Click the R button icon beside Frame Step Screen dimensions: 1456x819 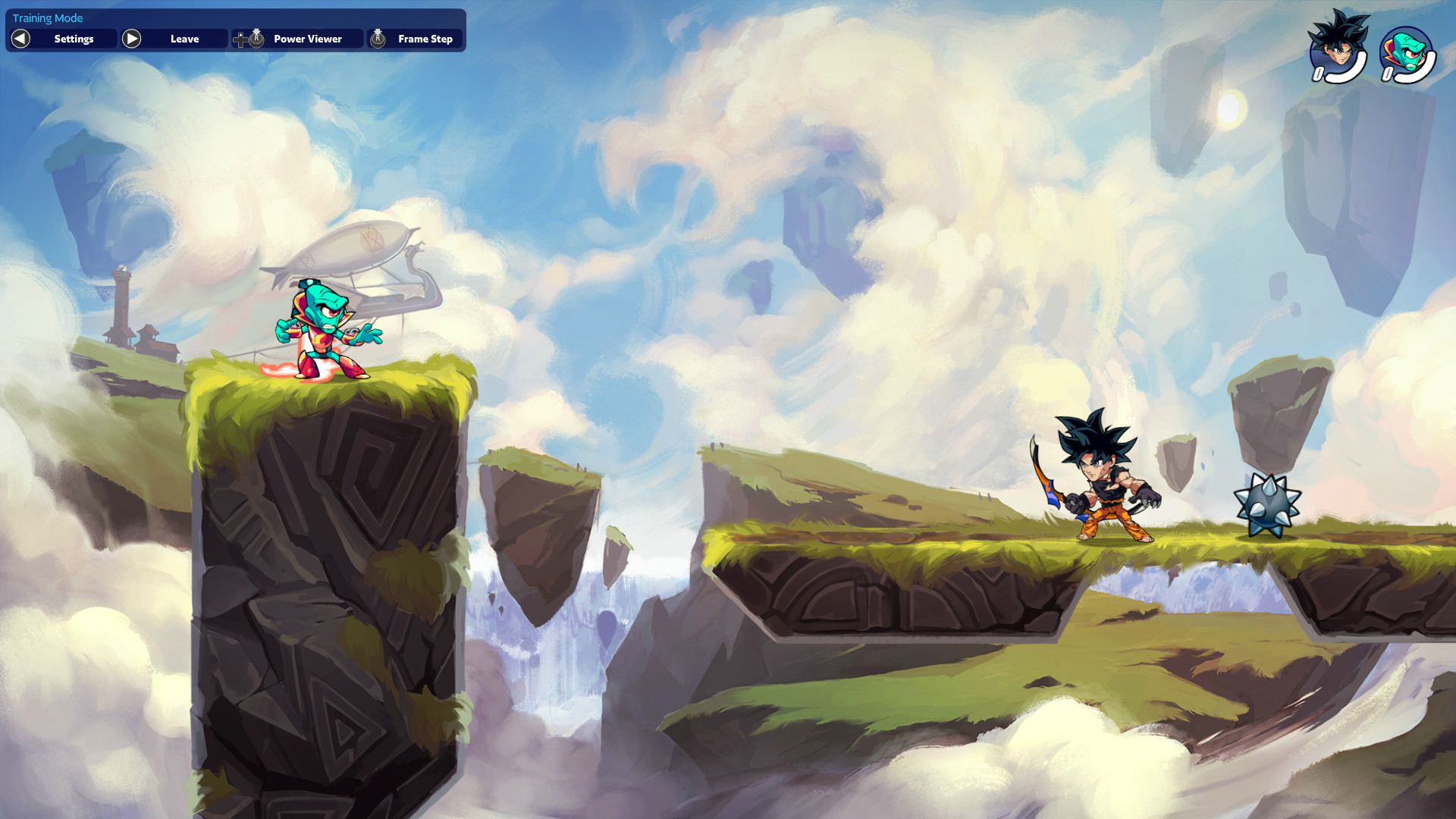point(378,37)
